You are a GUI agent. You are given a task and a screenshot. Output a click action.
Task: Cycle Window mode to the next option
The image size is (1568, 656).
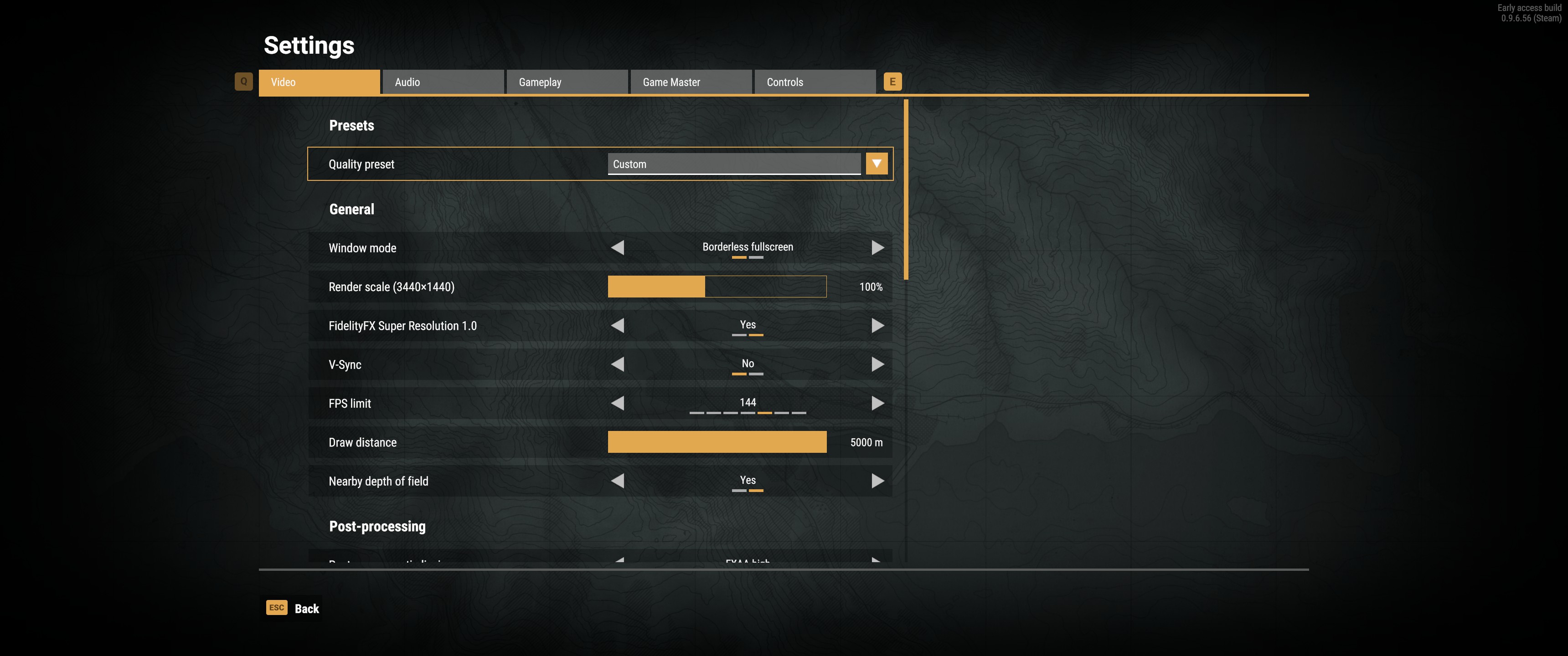click(x=877, y=248)
